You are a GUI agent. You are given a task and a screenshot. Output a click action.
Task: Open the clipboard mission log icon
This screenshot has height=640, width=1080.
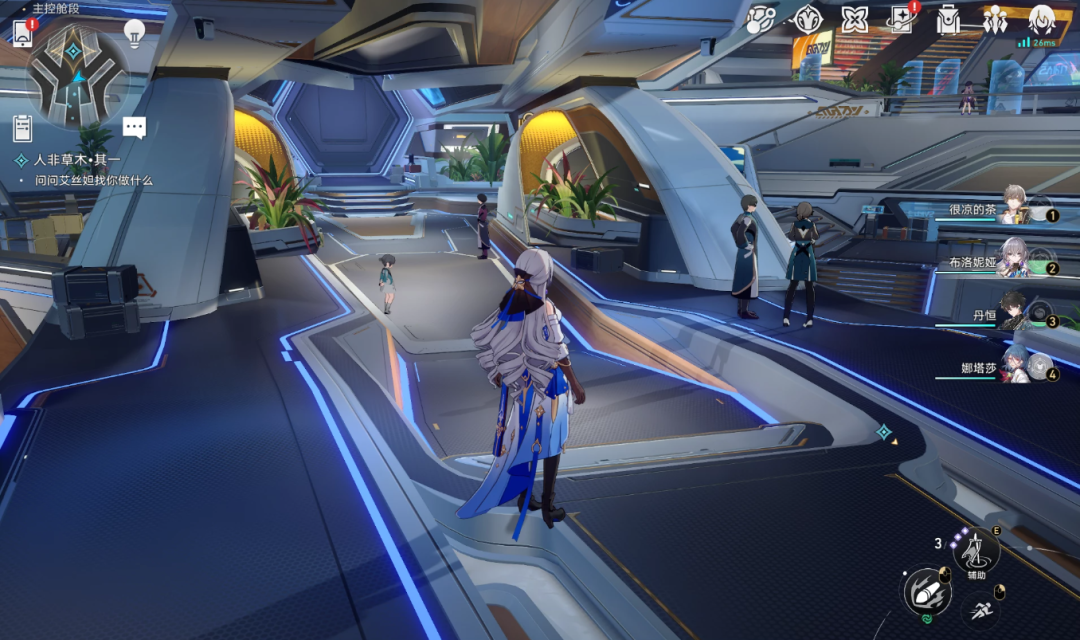coord(23,128)
